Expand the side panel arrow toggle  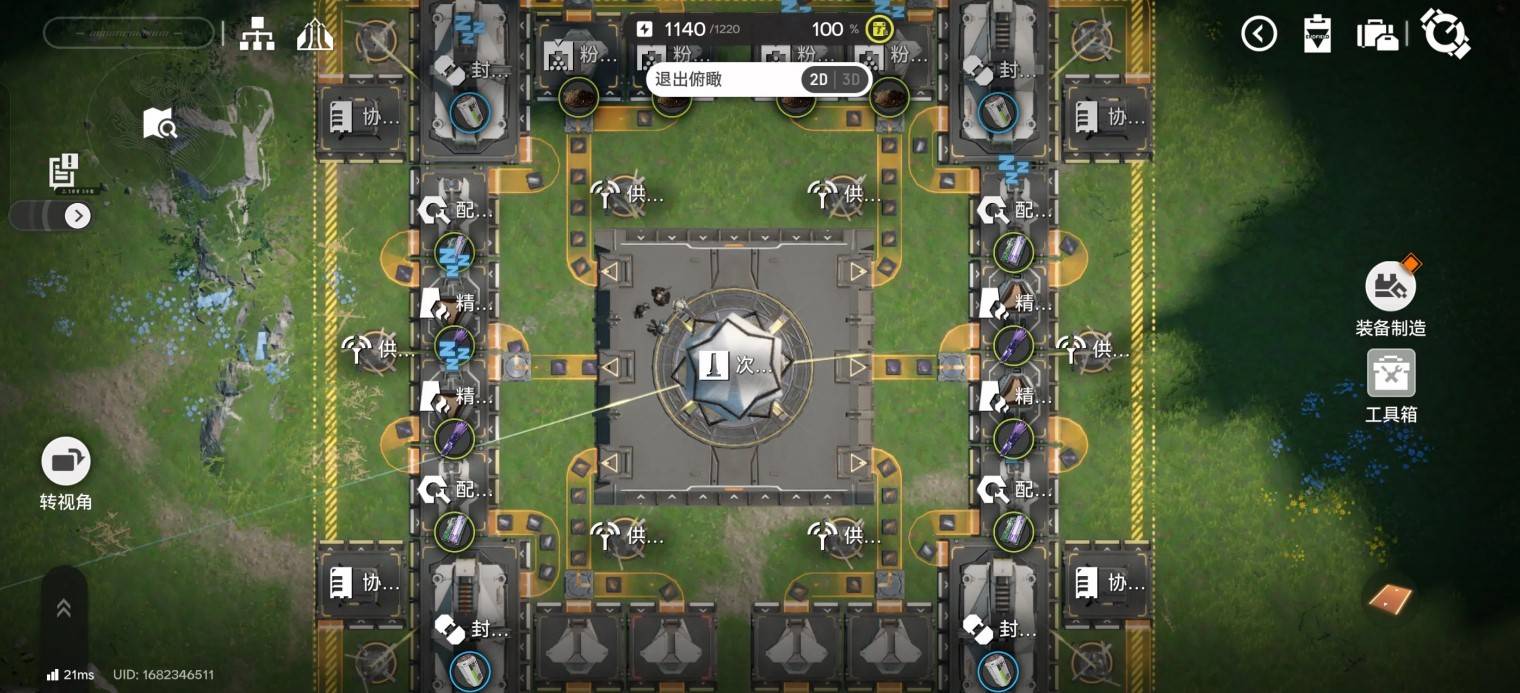(x=77, y=216)
